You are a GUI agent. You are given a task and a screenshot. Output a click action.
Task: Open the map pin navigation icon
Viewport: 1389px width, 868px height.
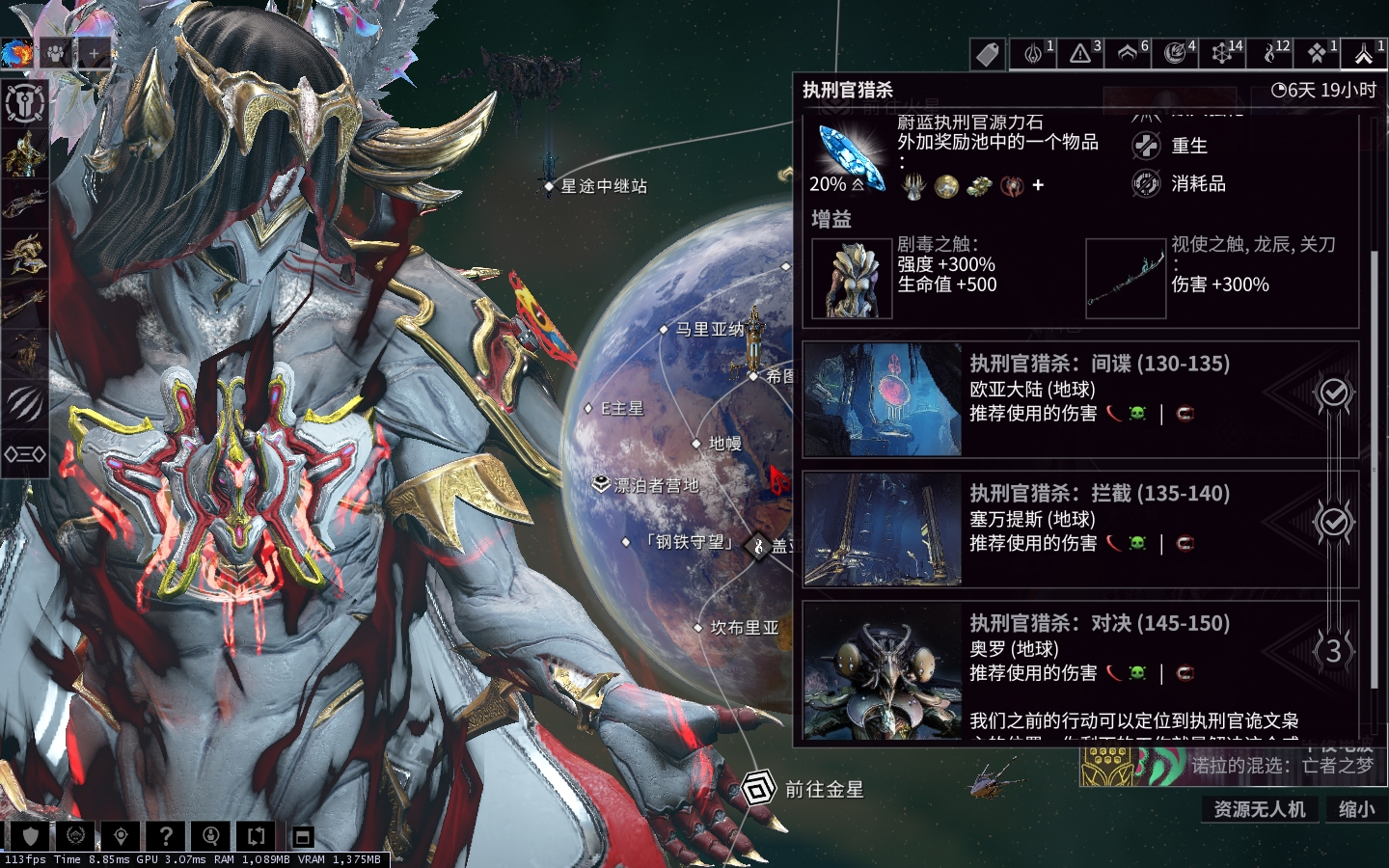tap(121, 836)
